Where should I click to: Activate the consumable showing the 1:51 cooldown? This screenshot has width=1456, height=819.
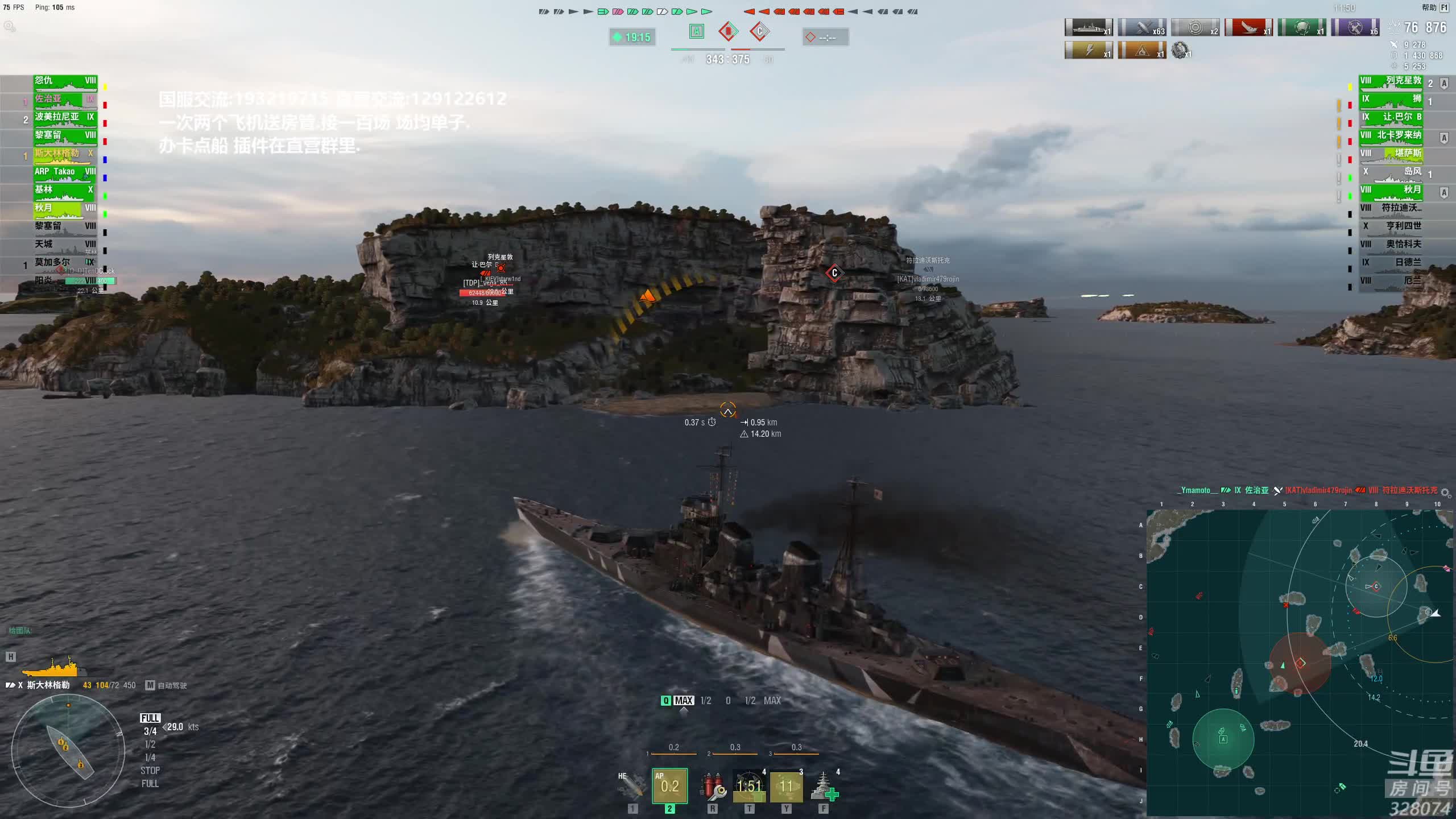(749, 785)
